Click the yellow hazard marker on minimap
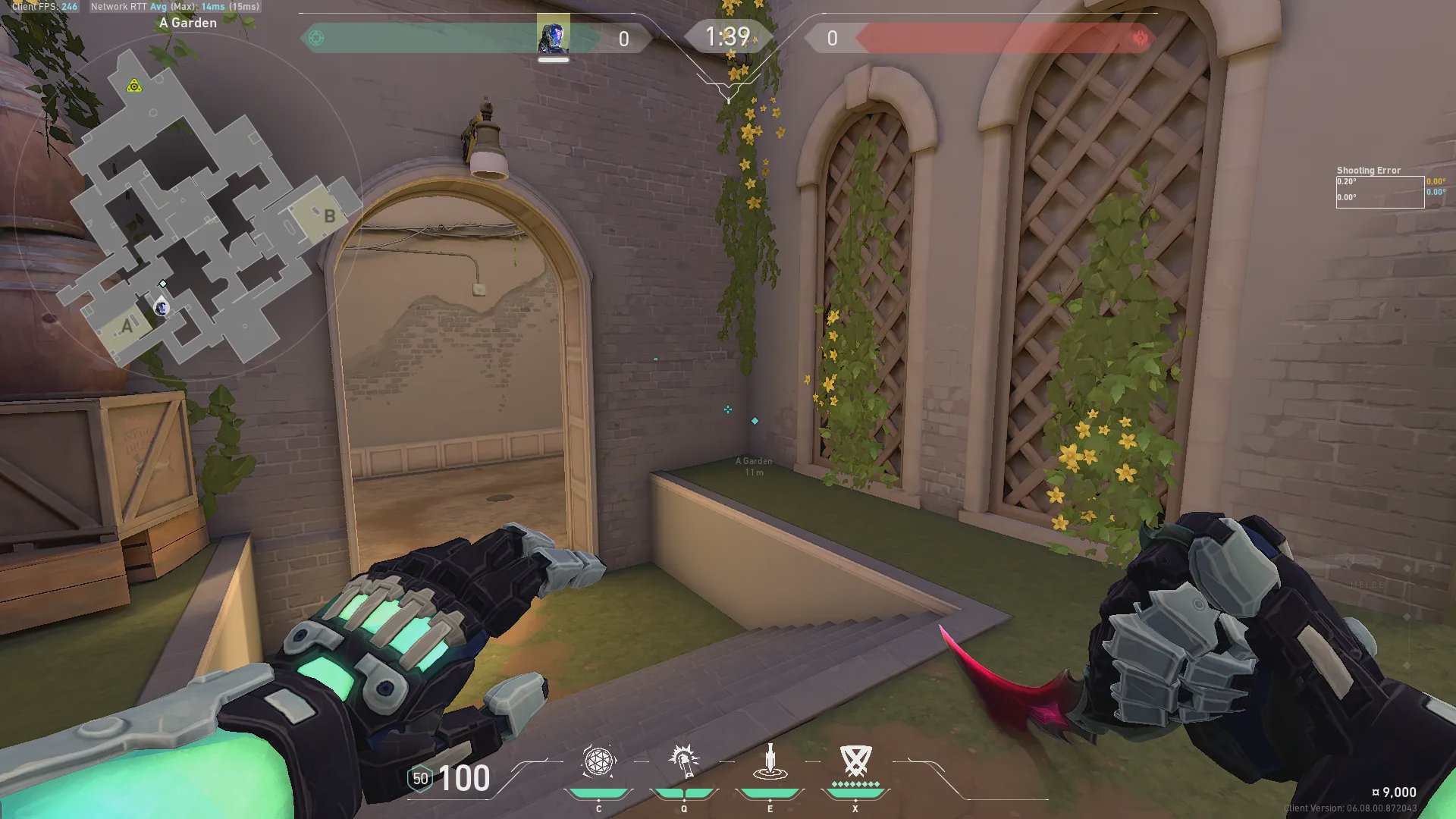This screenshot has width=1456, height=819. (134, 86)
